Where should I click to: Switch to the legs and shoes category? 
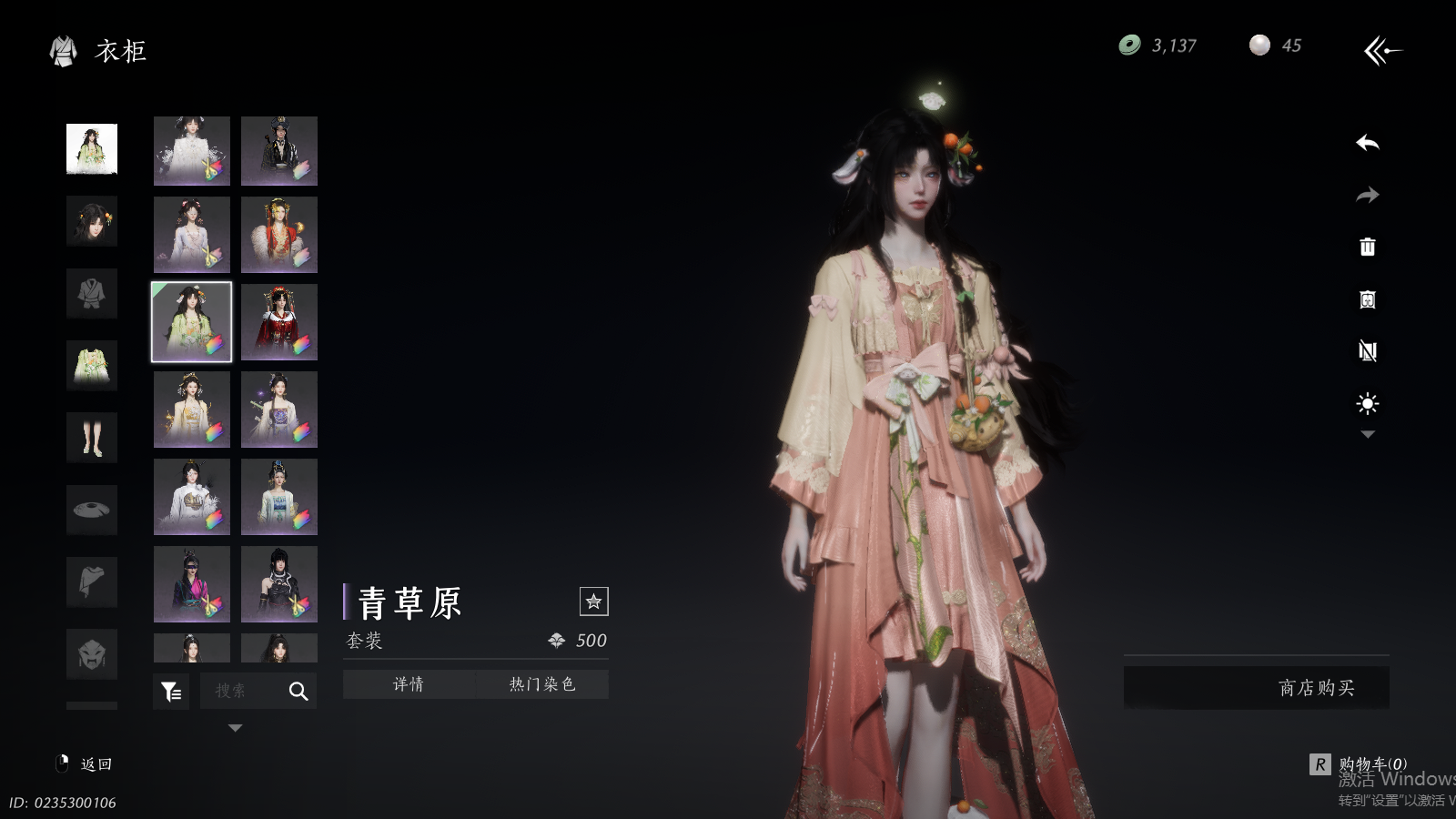pos(92,438)
